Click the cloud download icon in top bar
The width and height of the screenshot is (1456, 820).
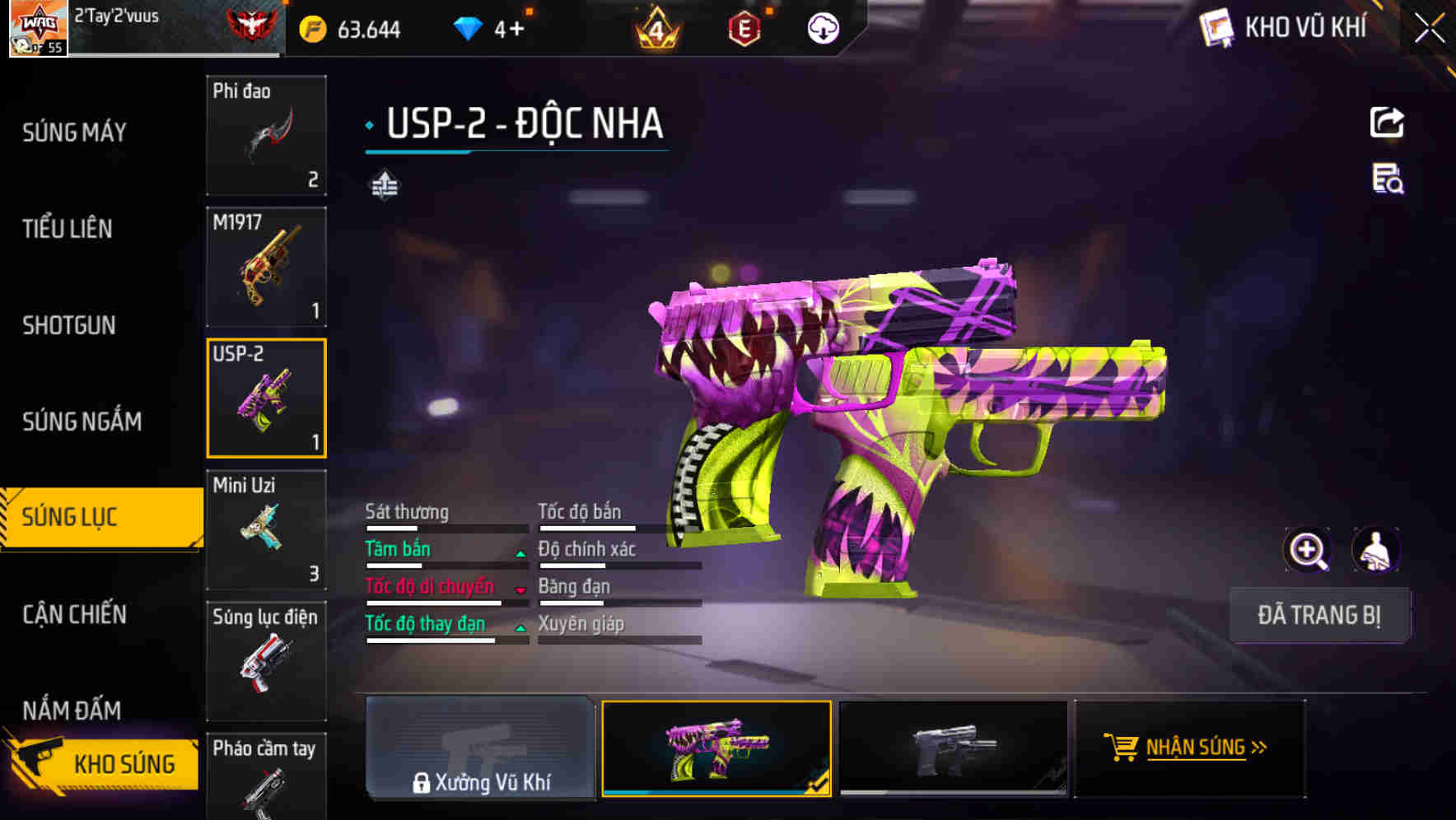pos(823,27)
